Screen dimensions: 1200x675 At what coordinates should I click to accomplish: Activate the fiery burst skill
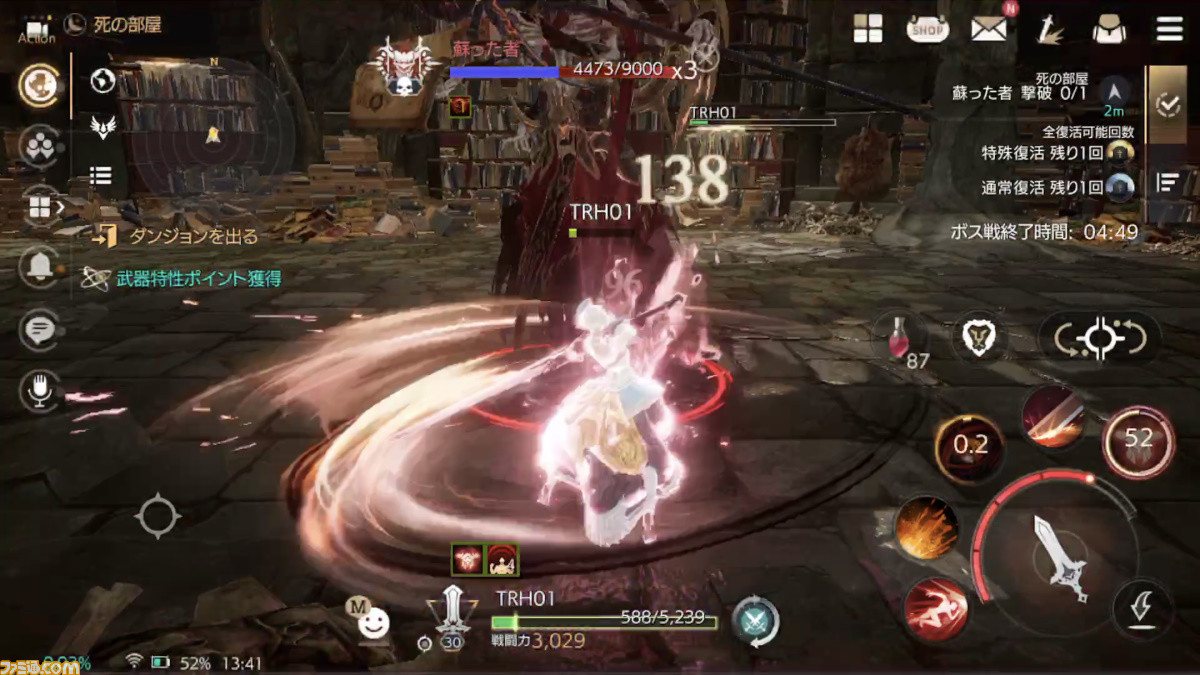(926, 529)
